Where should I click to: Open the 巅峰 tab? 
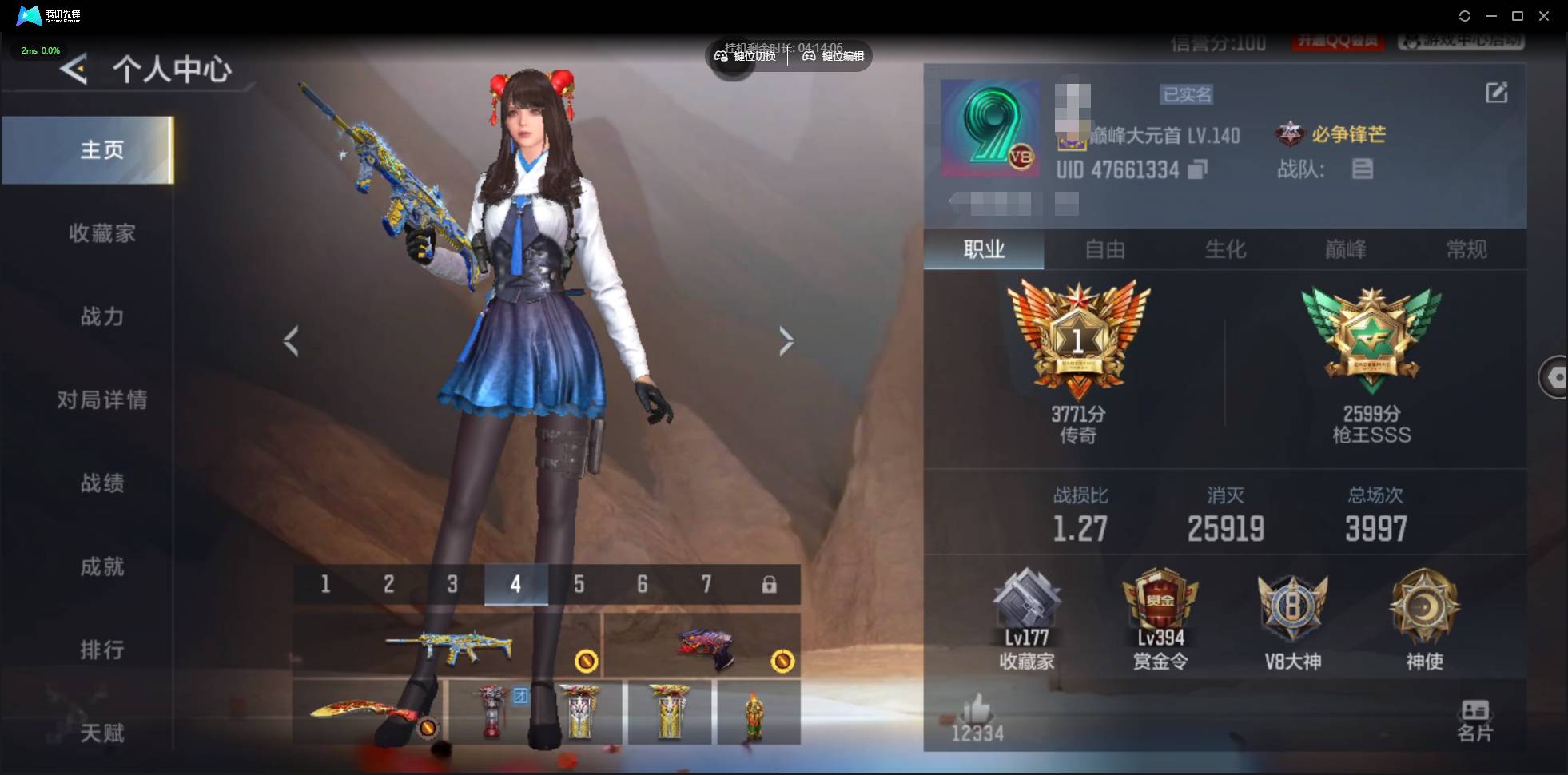coord(1345,250)
